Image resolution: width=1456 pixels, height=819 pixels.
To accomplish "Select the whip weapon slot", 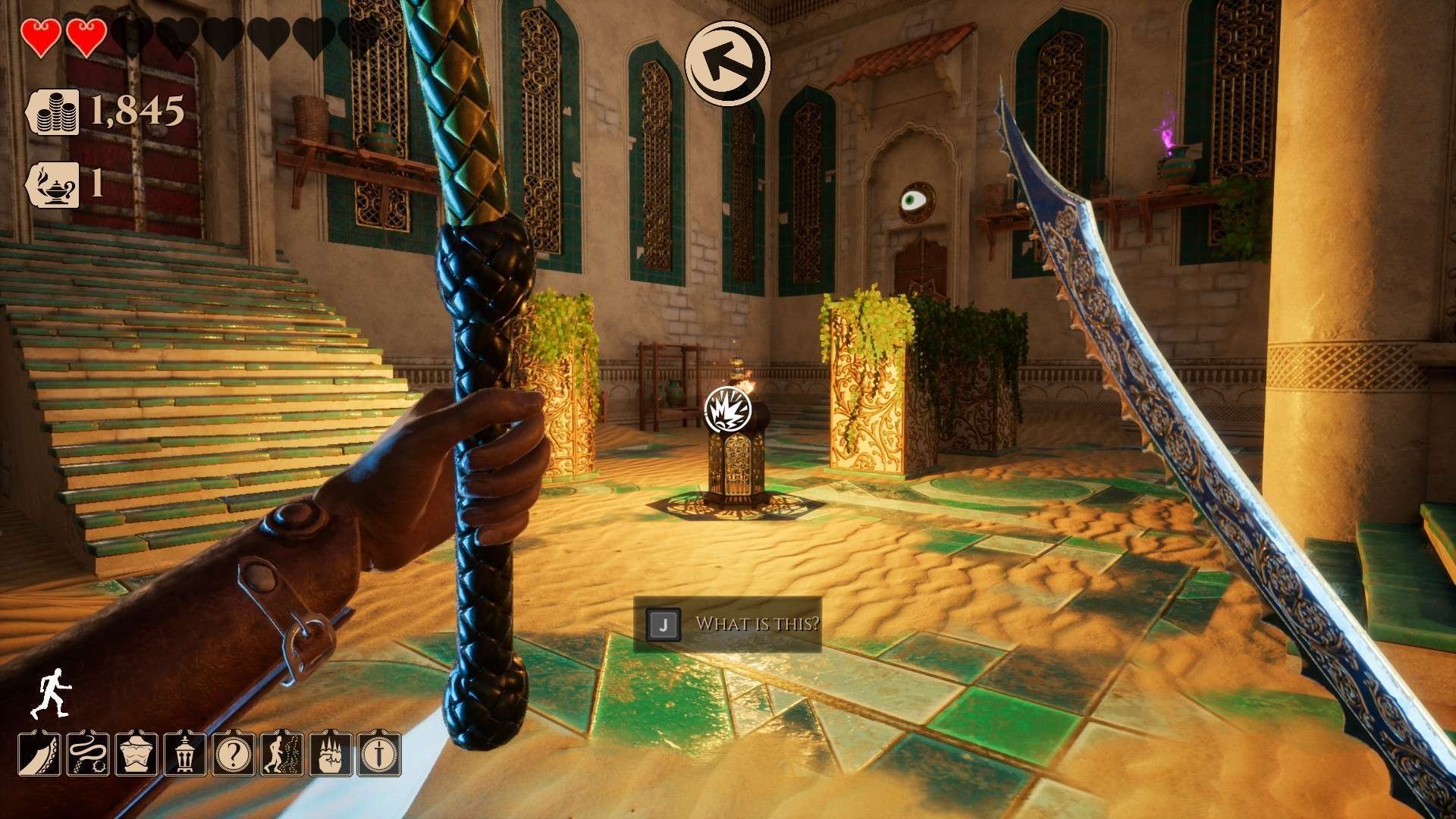I will [88, 753].
